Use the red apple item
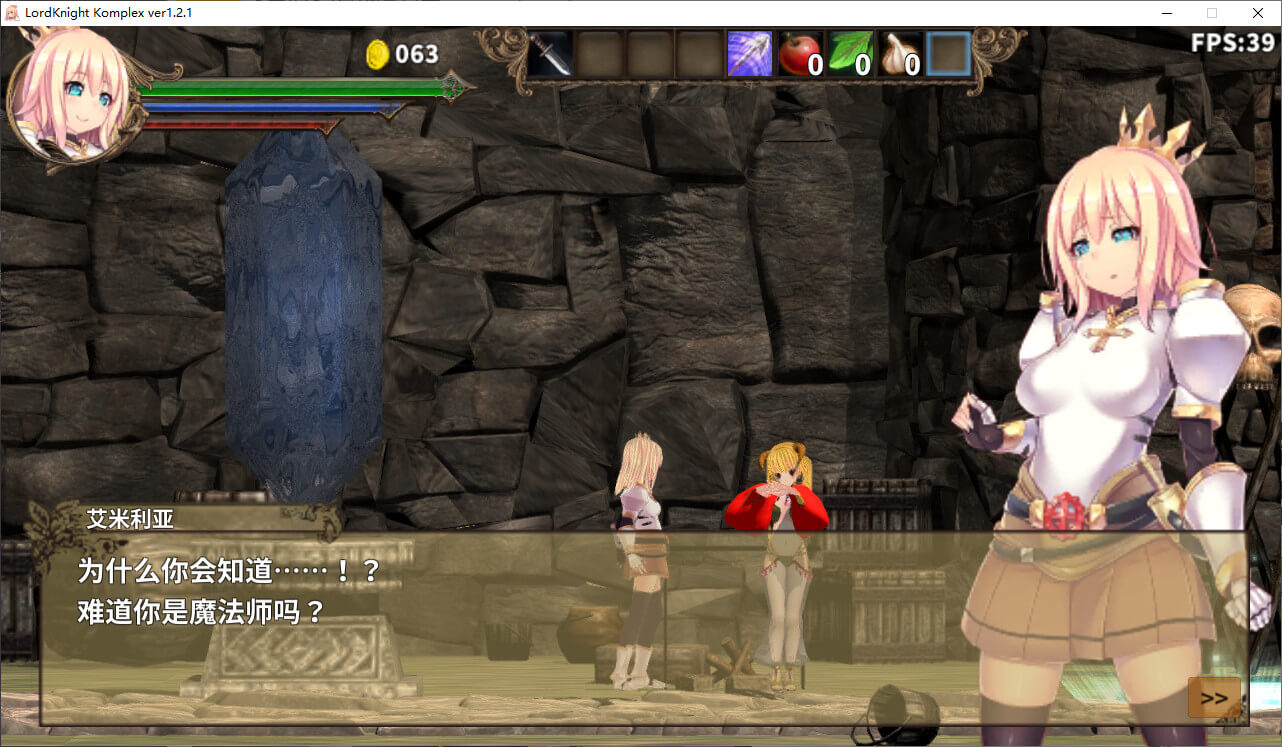 pyautogui.click(x=799, y=53)
